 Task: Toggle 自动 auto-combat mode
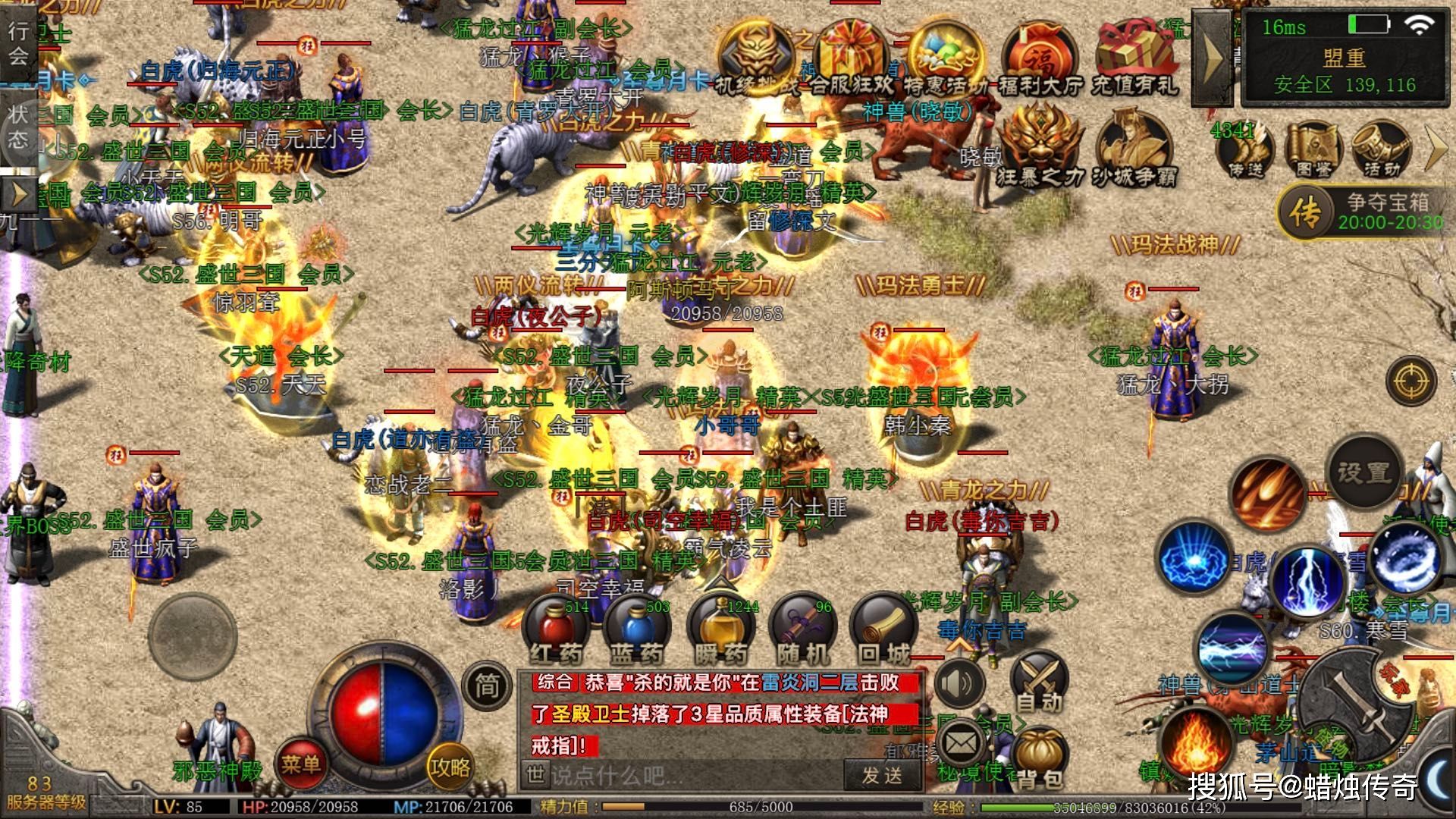coord(1040,682)
